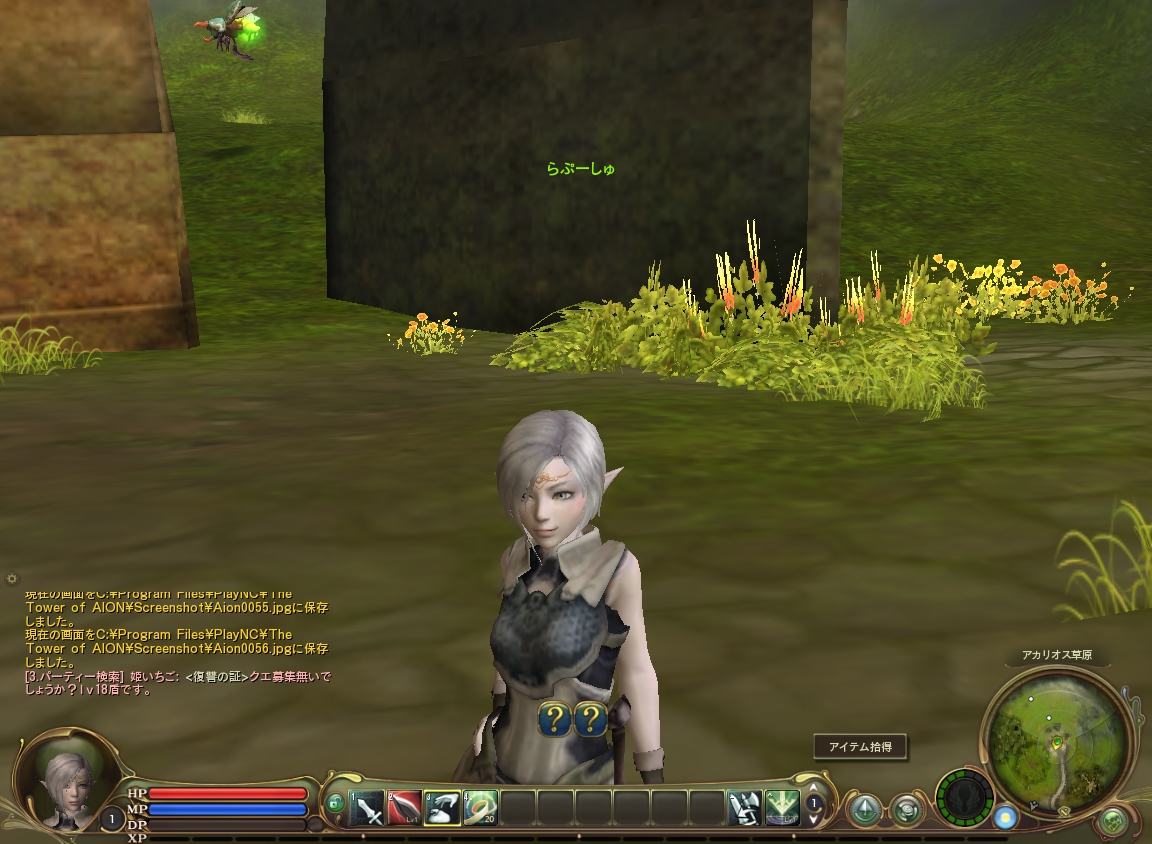Activate the white armored figure skill icon
The width and height of the screenshot is (1152, 844).
(745, 807)
